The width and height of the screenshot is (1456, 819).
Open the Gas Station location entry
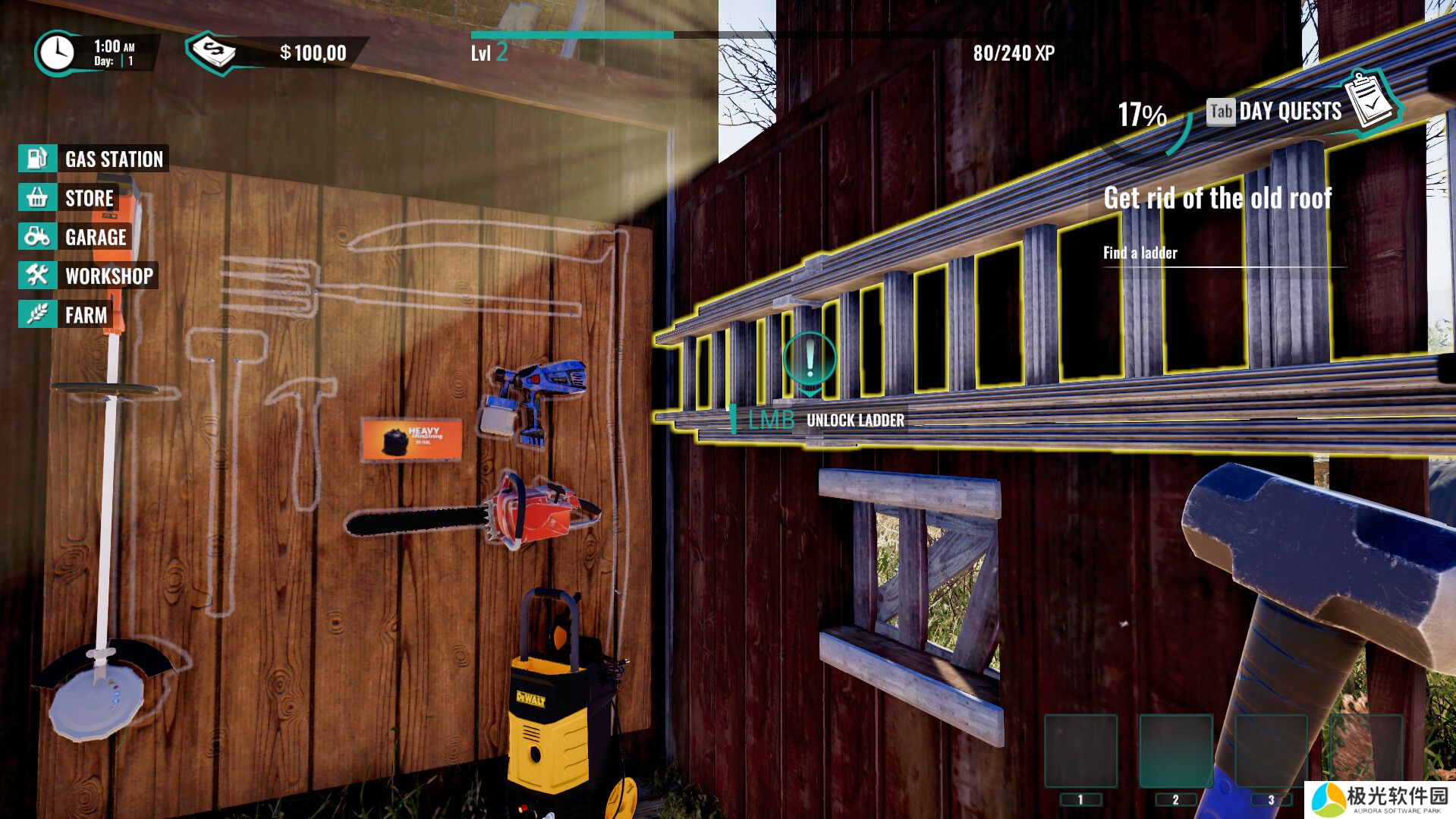93,159
